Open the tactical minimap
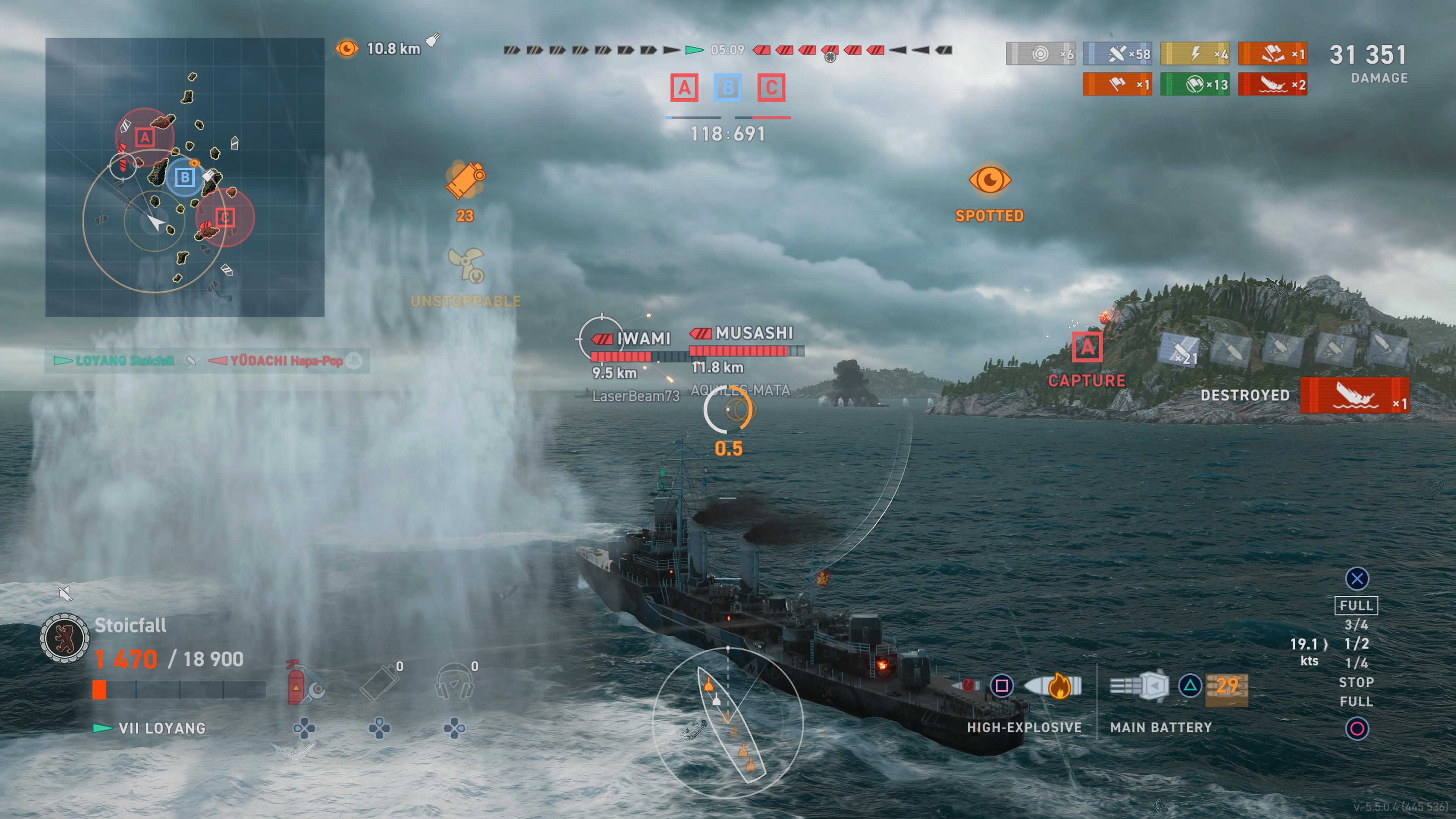Screen dimensions: 1456x819 pos(185,177)
